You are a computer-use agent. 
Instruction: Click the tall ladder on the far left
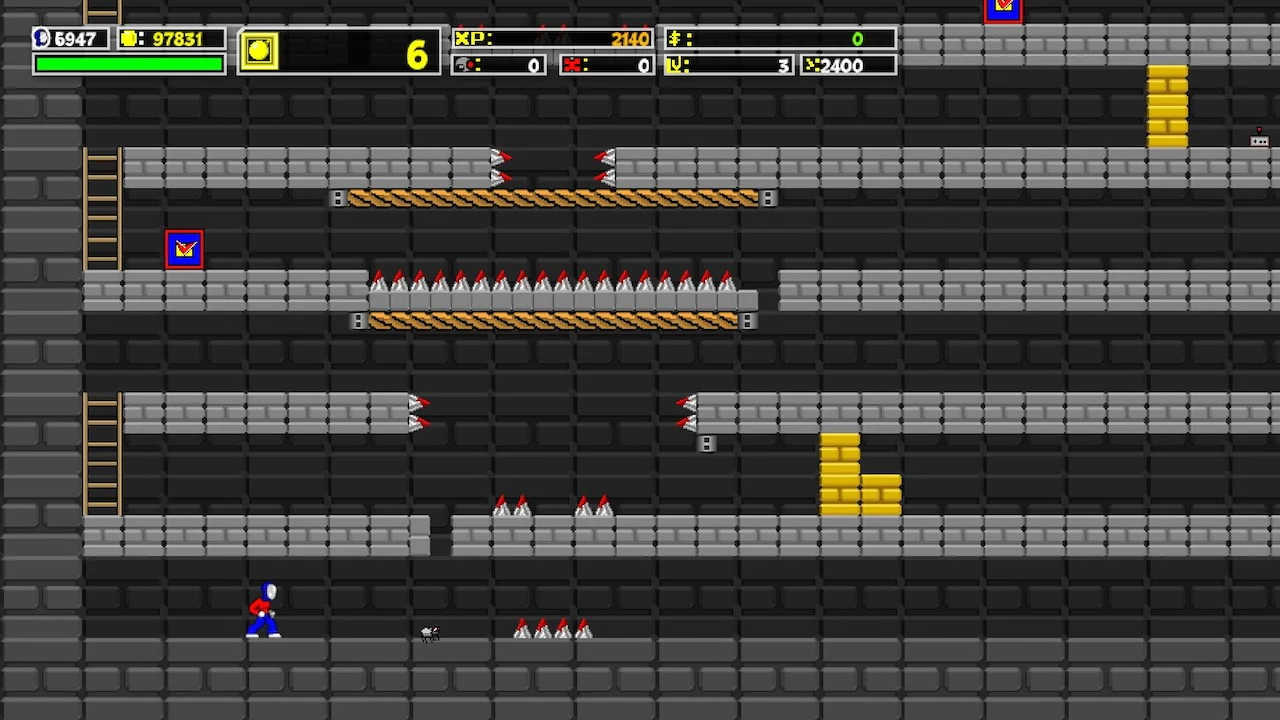100,210
